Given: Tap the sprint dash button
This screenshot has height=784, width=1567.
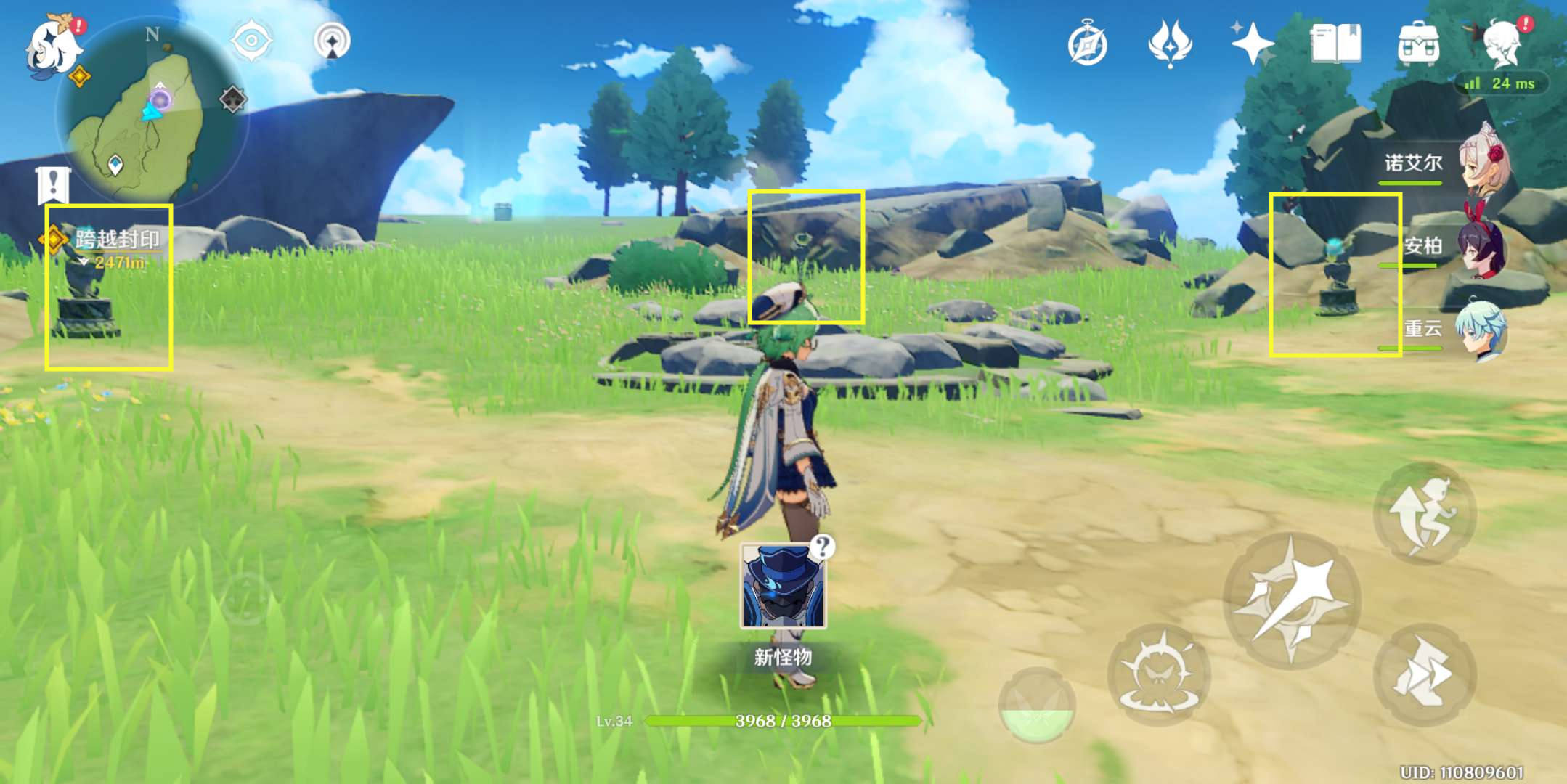Looking at the screenshot, I should pyautogui.click(x=1424, y=675).
